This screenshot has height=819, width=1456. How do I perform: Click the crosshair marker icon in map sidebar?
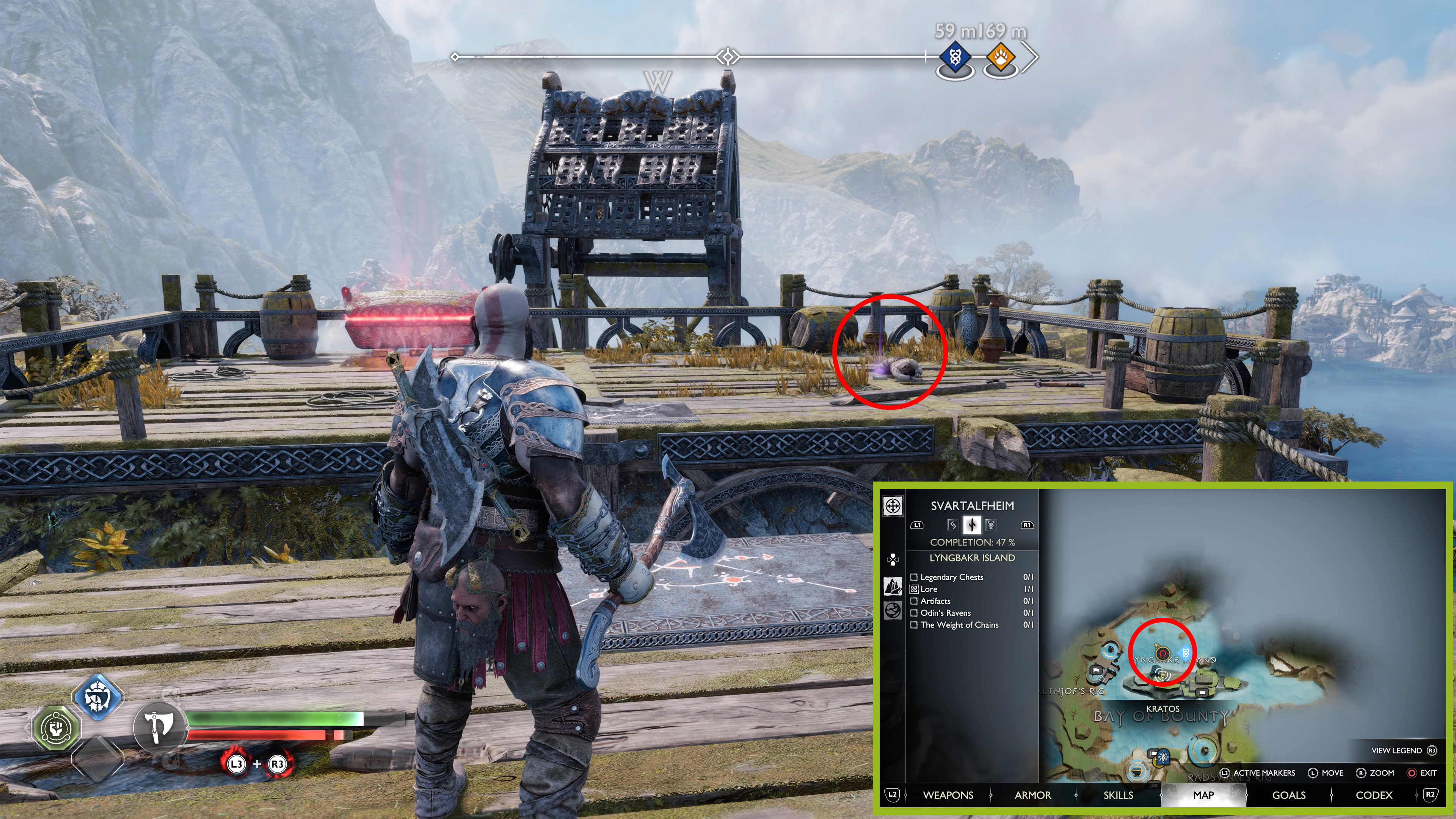pos(893,505)
